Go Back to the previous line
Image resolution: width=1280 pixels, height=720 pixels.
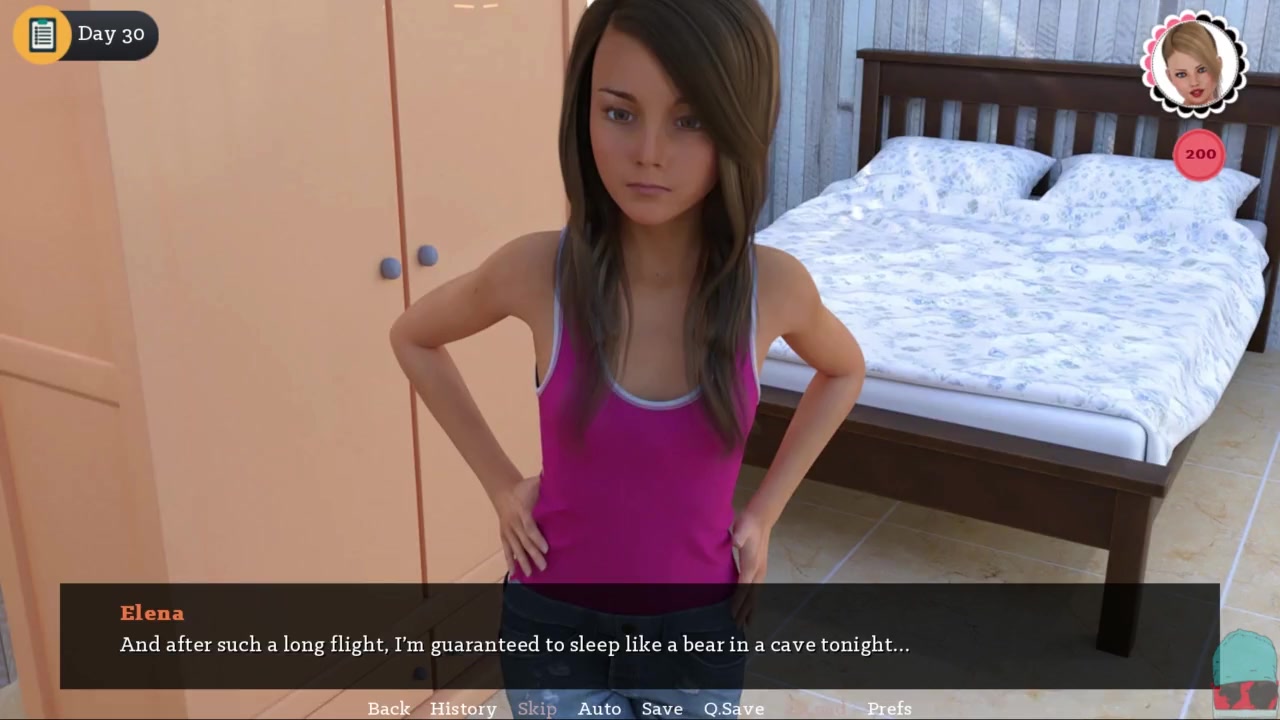coord(388,708)
